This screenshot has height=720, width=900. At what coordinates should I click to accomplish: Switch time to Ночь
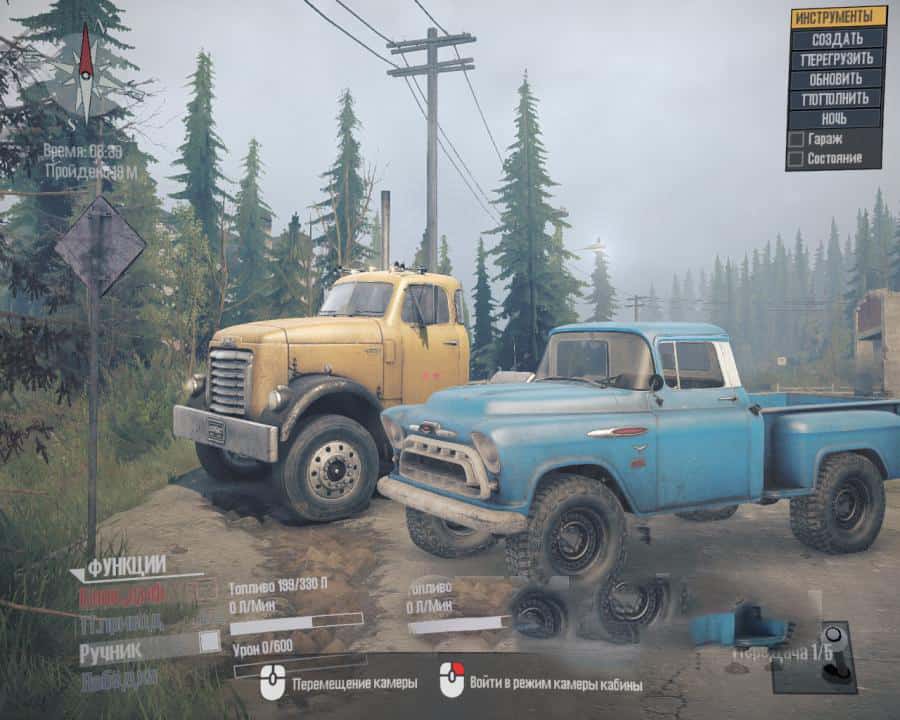(x=838, y=119)
